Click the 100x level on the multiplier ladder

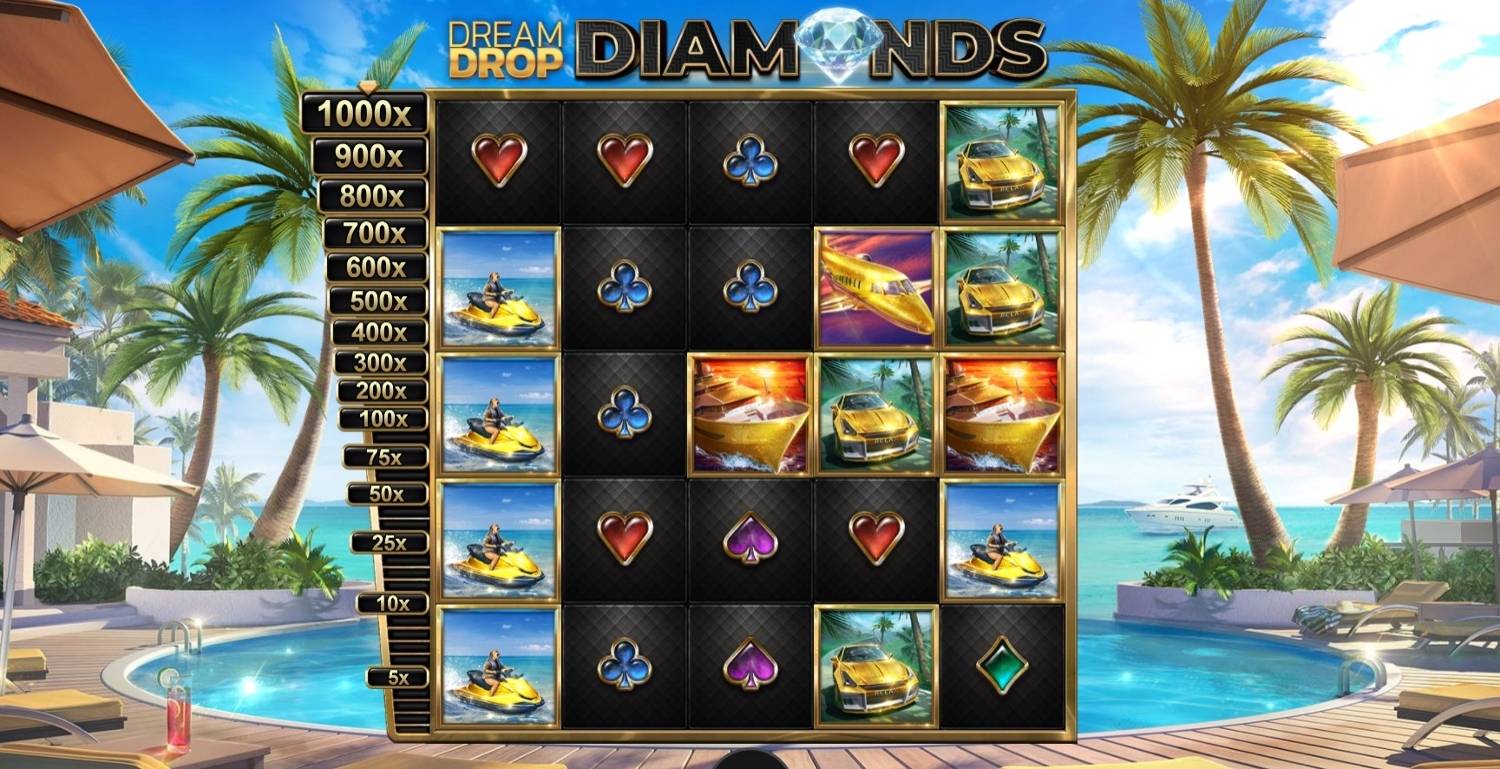385,417
